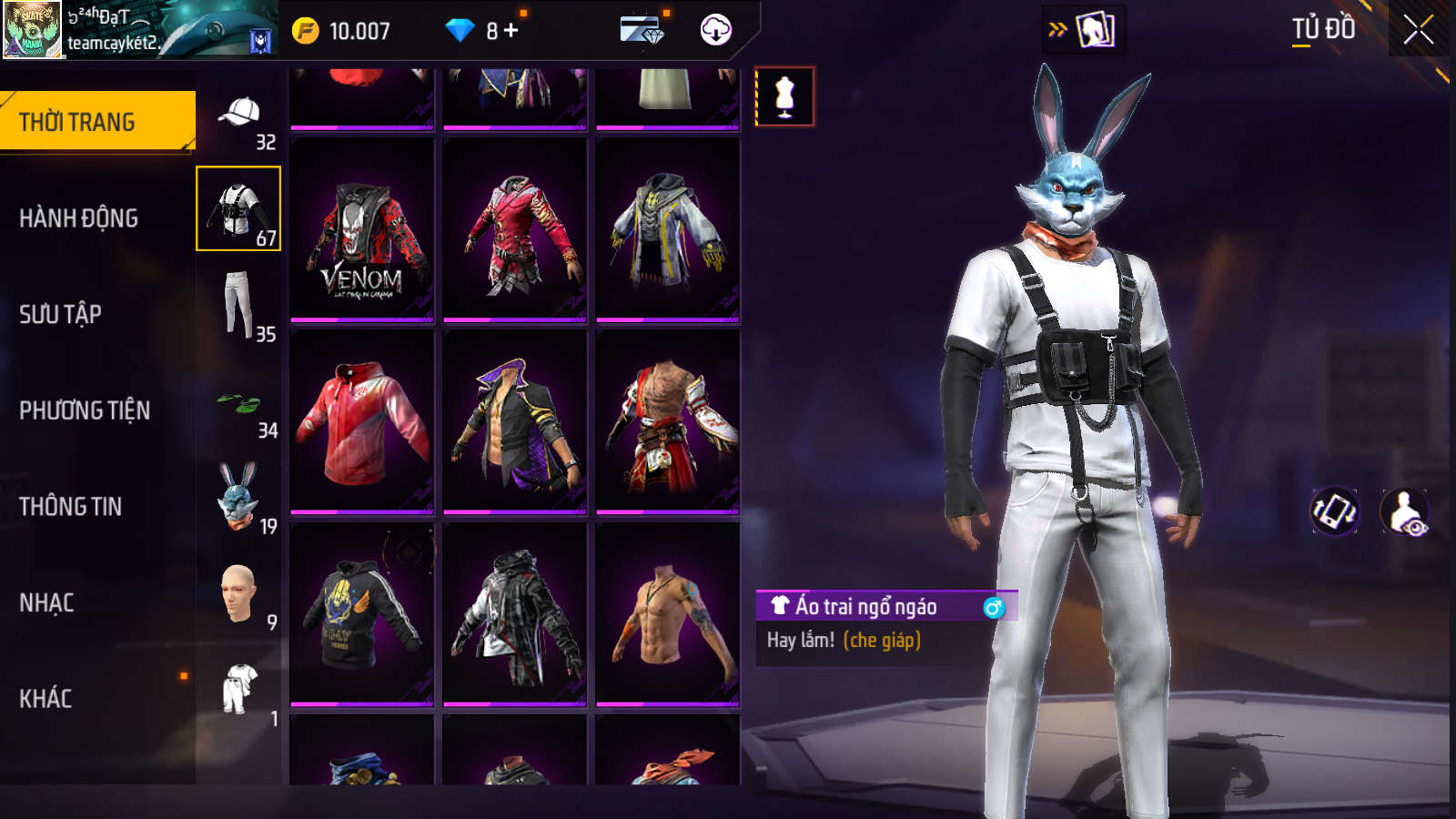This screenshot has height=819, width=1456.
Task: Equip the Venom jacket top
Action: click(x=361, y=232)
